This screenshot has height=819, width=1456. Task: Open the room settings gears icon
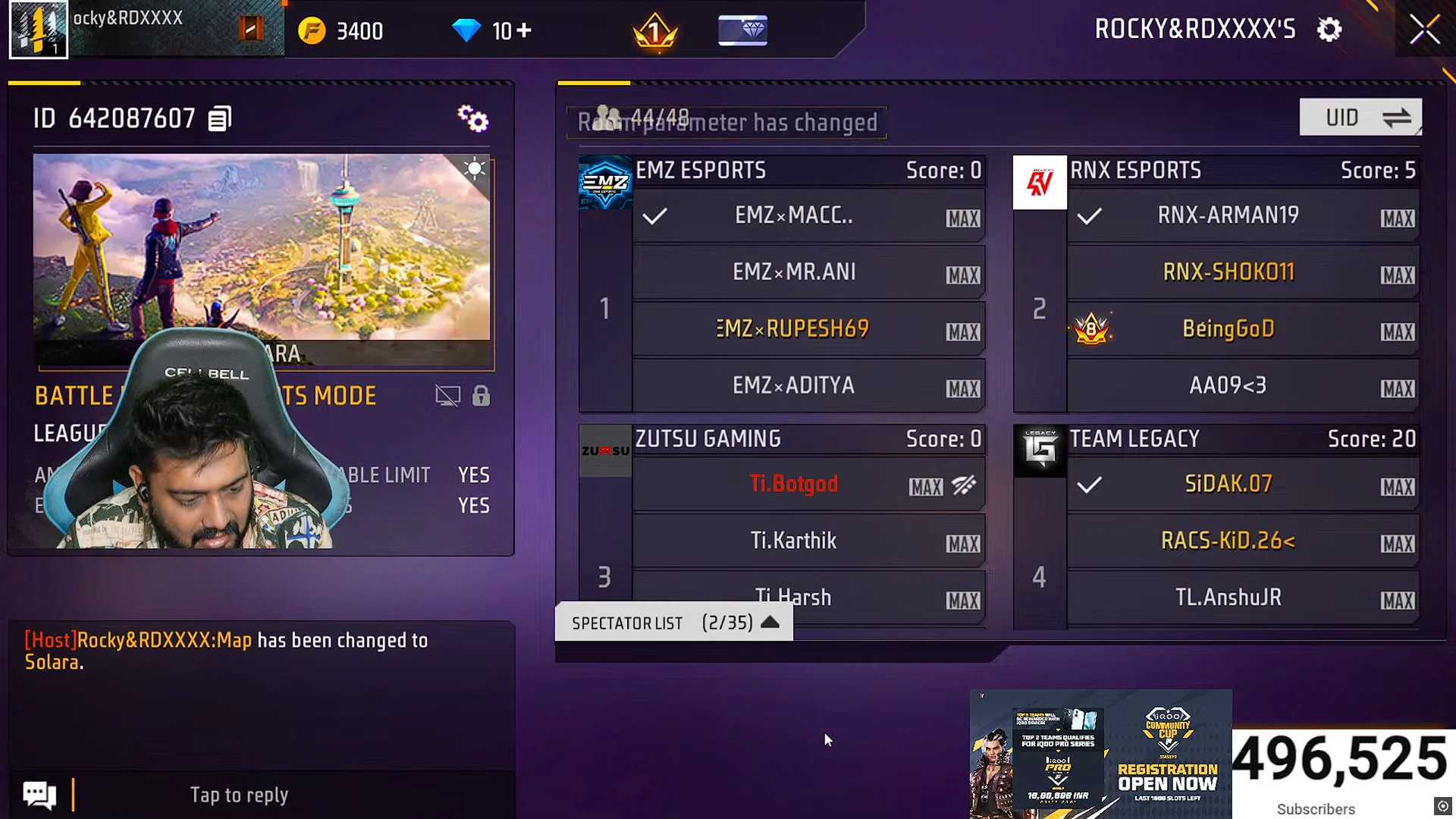[x=472, y=118]
